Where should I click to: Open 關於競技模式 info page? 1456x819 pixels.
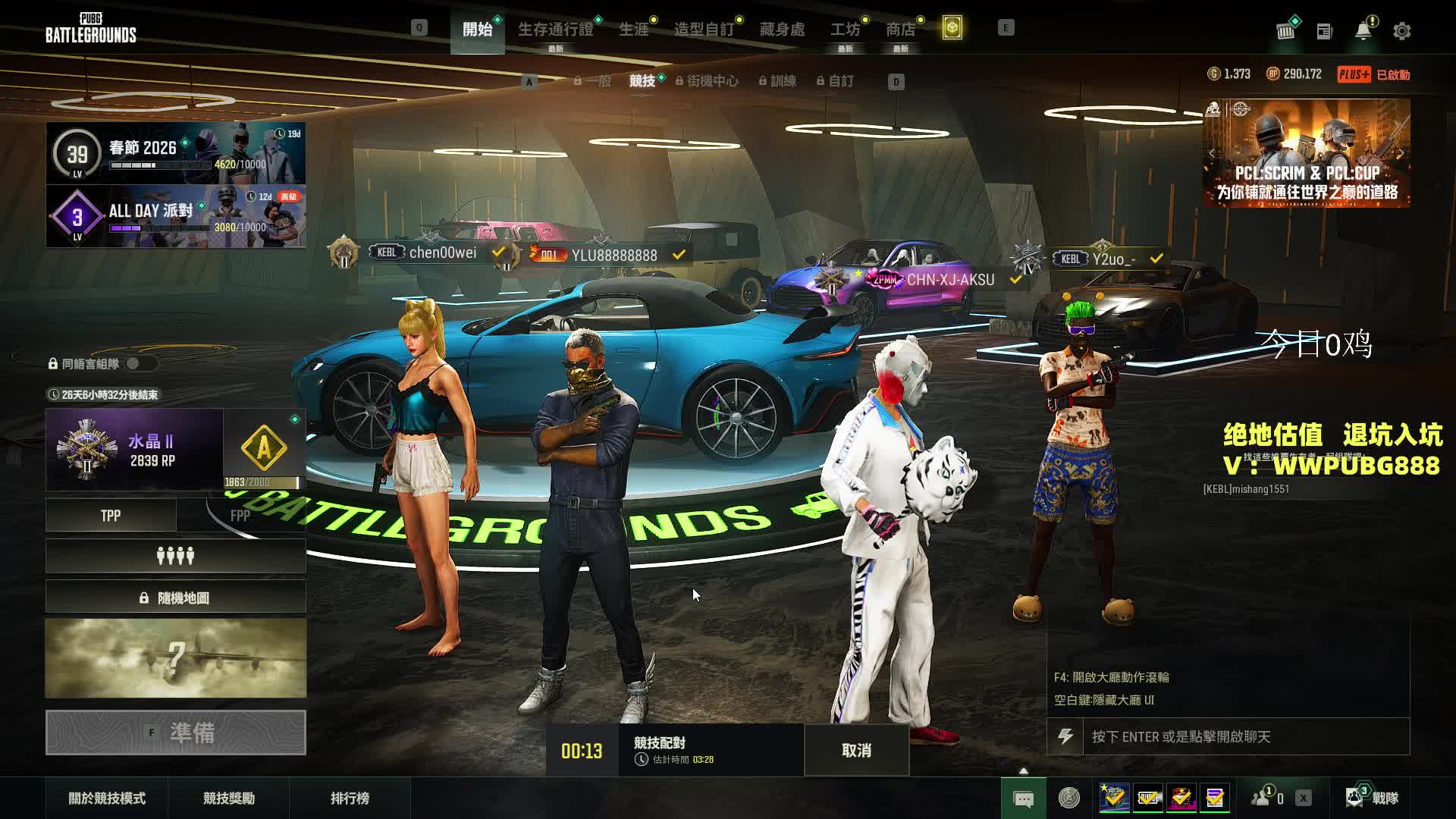107,798
